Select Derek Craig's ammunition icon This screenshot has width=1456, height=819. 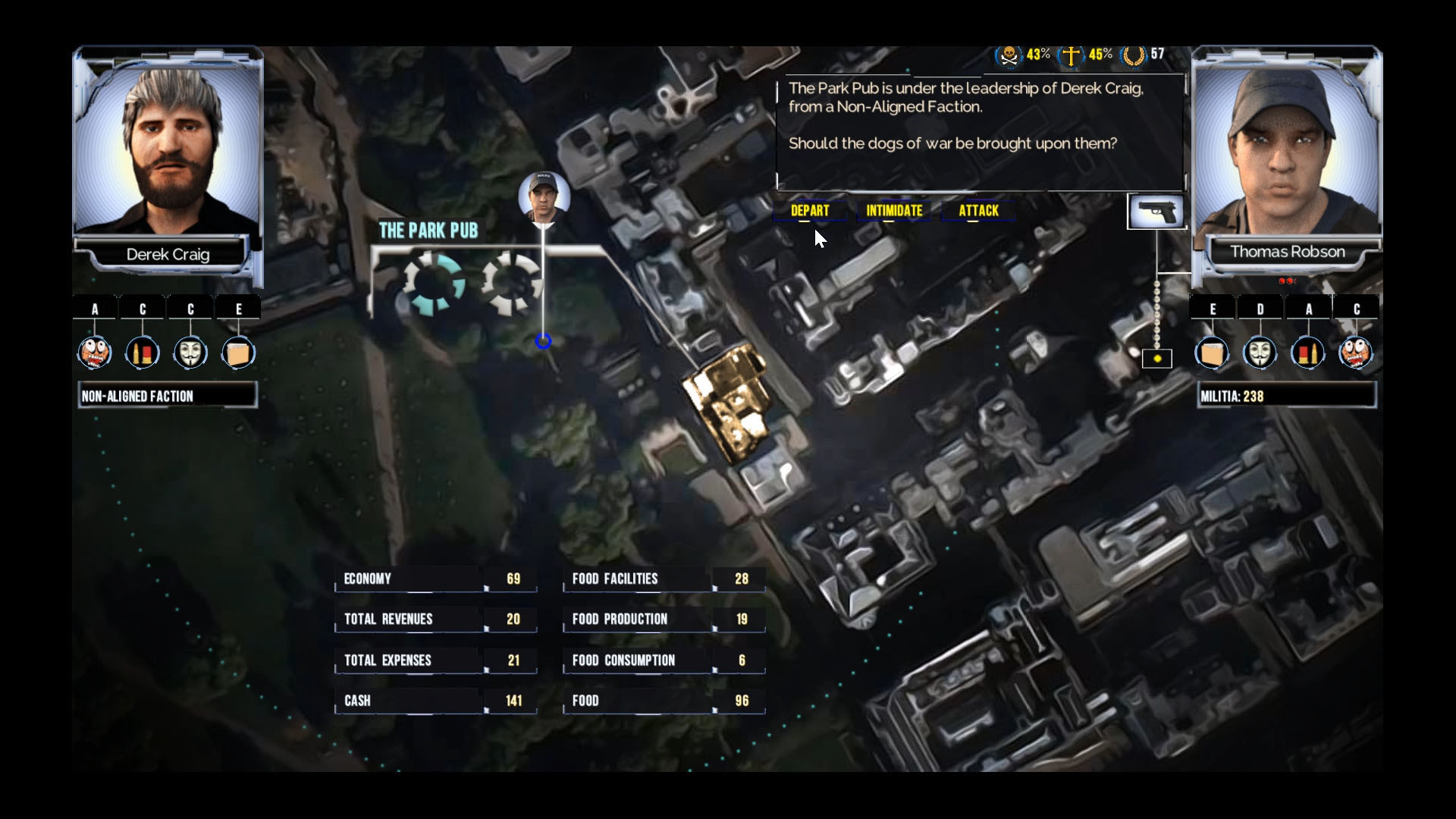pos(143,352)
